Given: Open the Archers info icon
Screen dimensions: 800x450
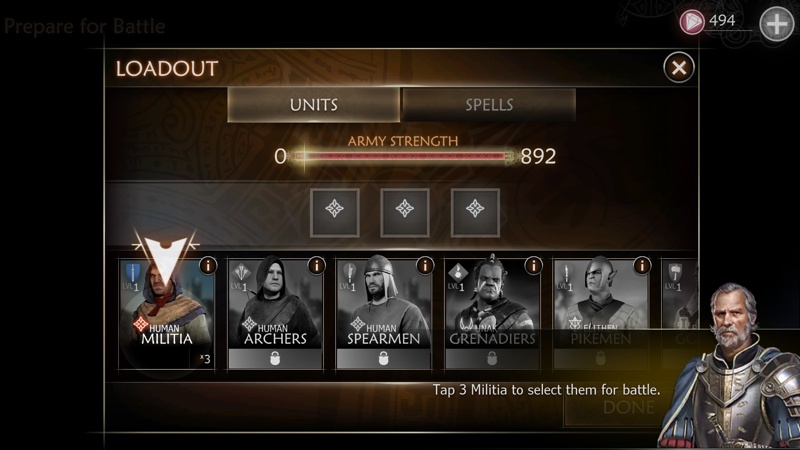Looking at the screenshot, I should click(316, 266).
